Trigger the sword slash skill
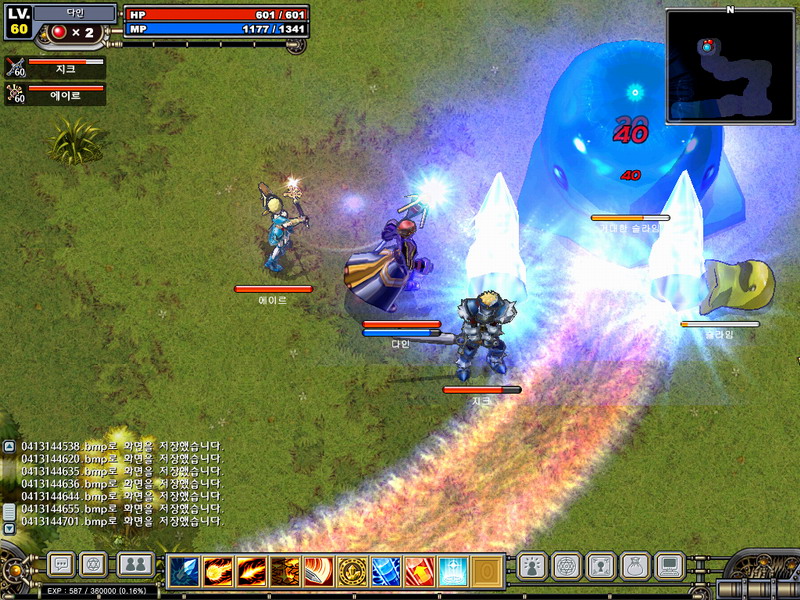The width and height of the screenshot is (800, 600). click(x=318, y=571)
